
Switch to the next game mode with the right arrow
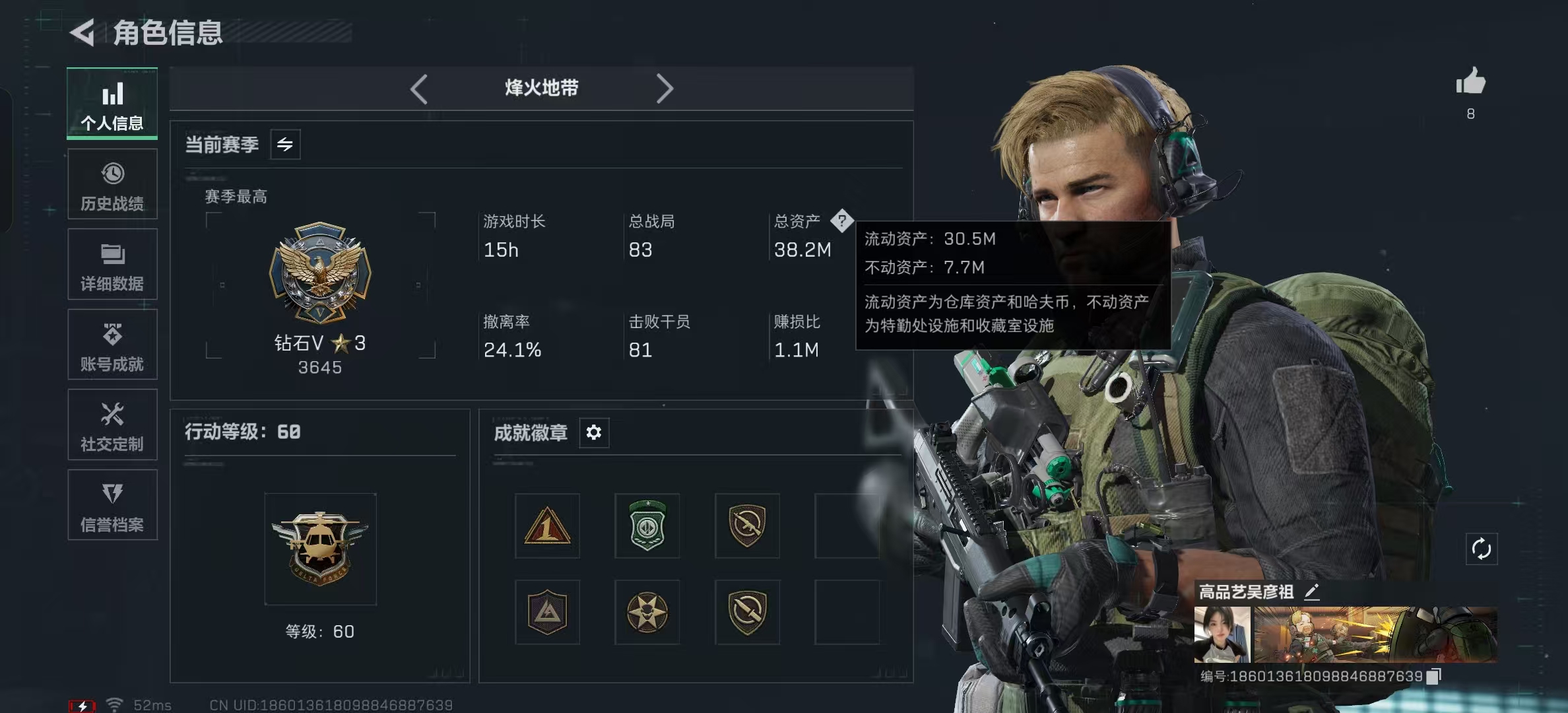pyautogui.click(x=664, y=89)
